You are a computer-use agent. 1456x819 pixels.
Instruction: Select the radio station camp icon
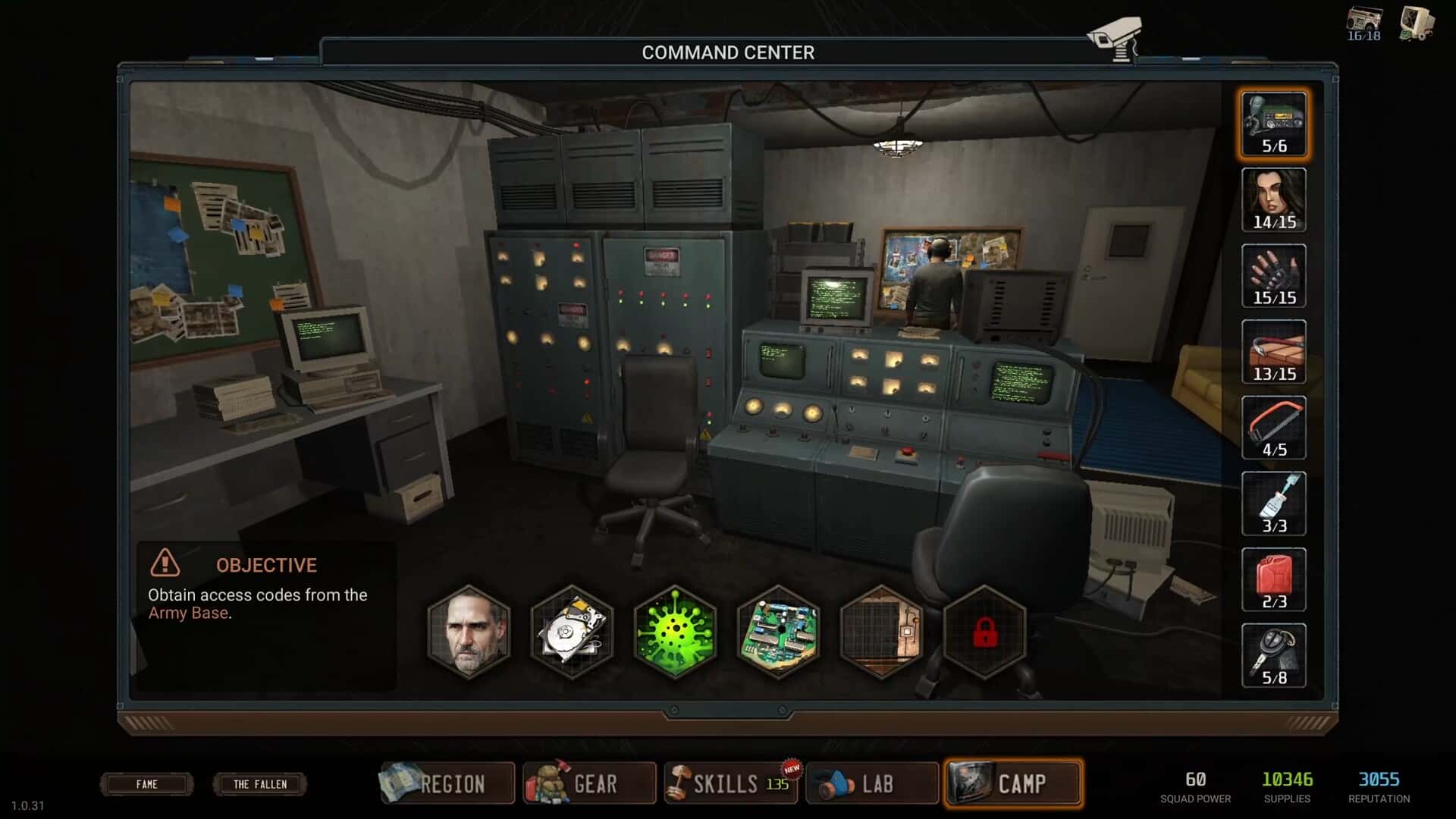pos(1274,124)
